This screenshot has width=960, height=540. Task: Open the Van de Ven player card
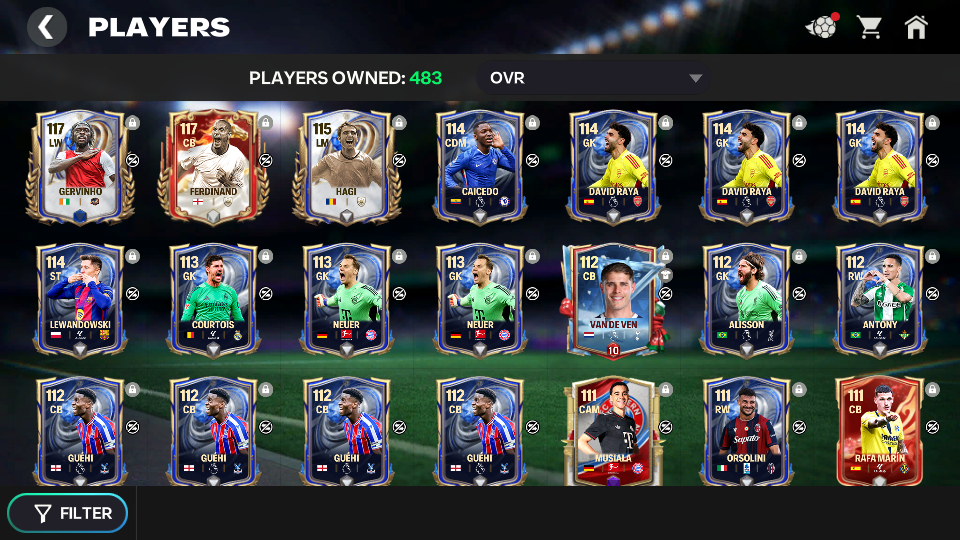(612, 300)
